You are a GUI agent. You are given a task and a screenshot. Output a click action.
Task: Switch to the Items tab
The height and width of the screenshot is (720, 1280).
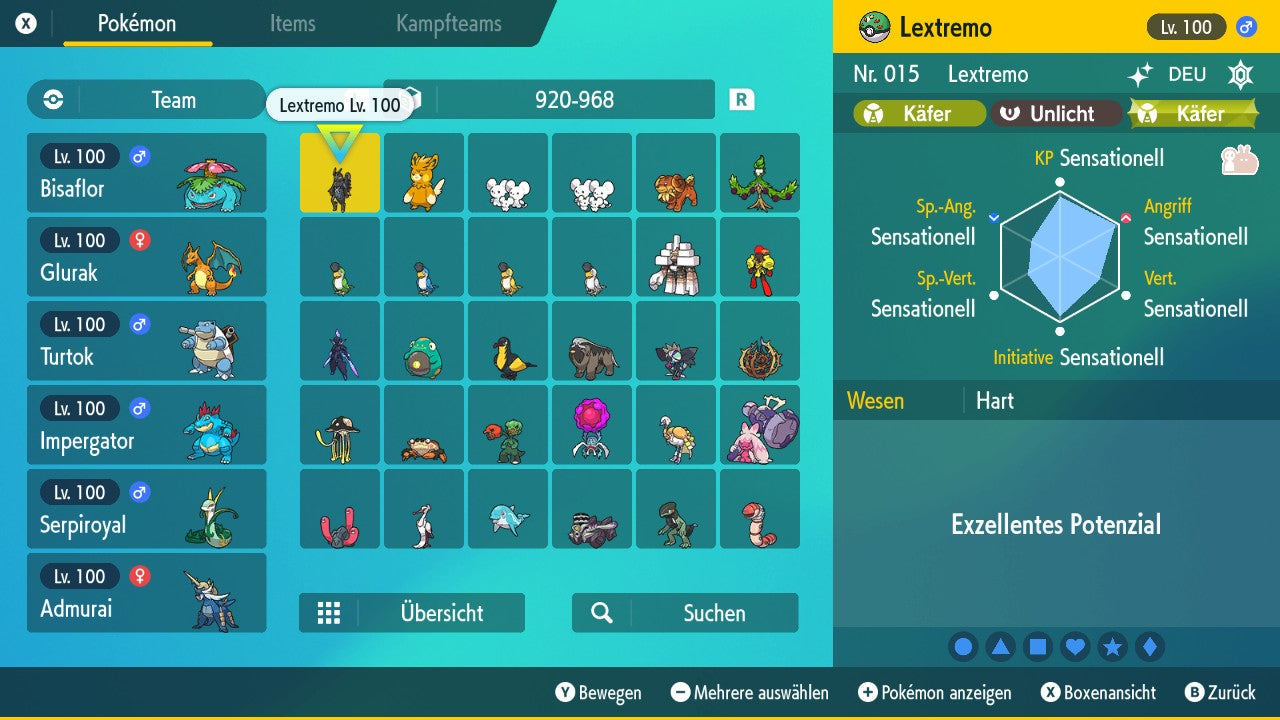pyautogui.click(x=292, y=24)
